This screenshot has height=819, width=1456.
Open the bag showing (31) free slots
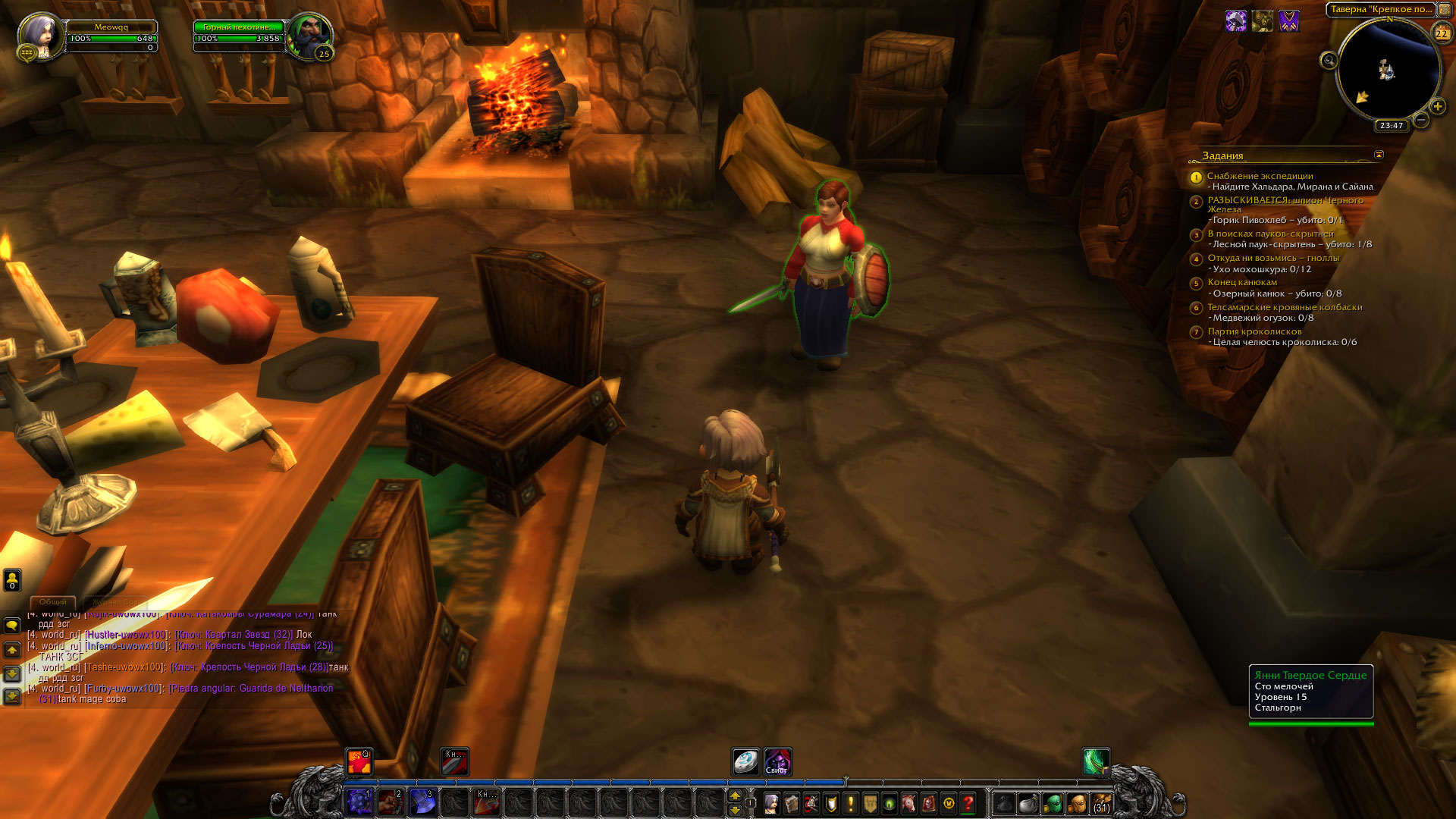point(1102,803)
